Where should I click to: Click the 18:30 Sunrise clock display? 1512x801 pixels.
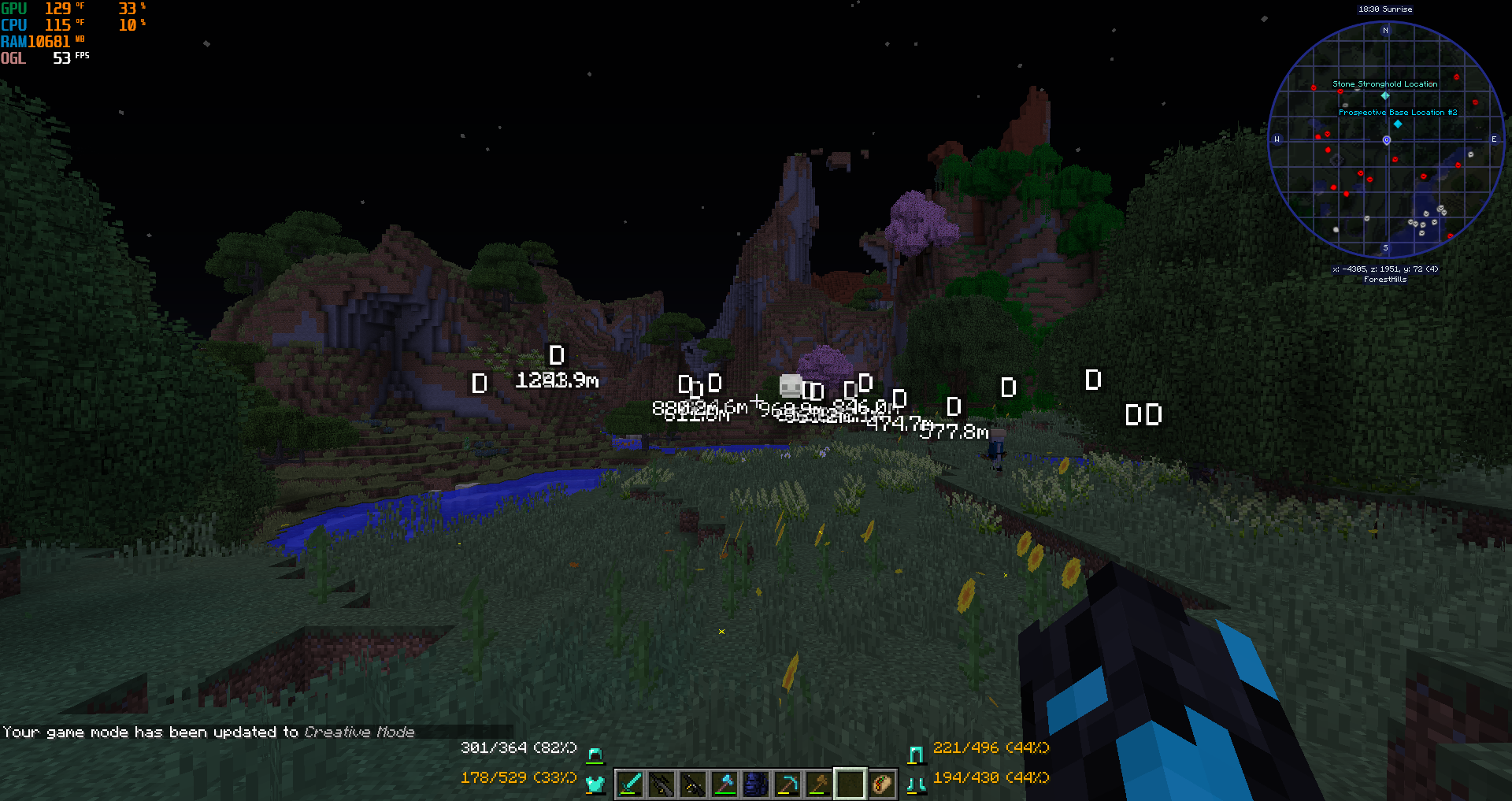click(1384, 9)
